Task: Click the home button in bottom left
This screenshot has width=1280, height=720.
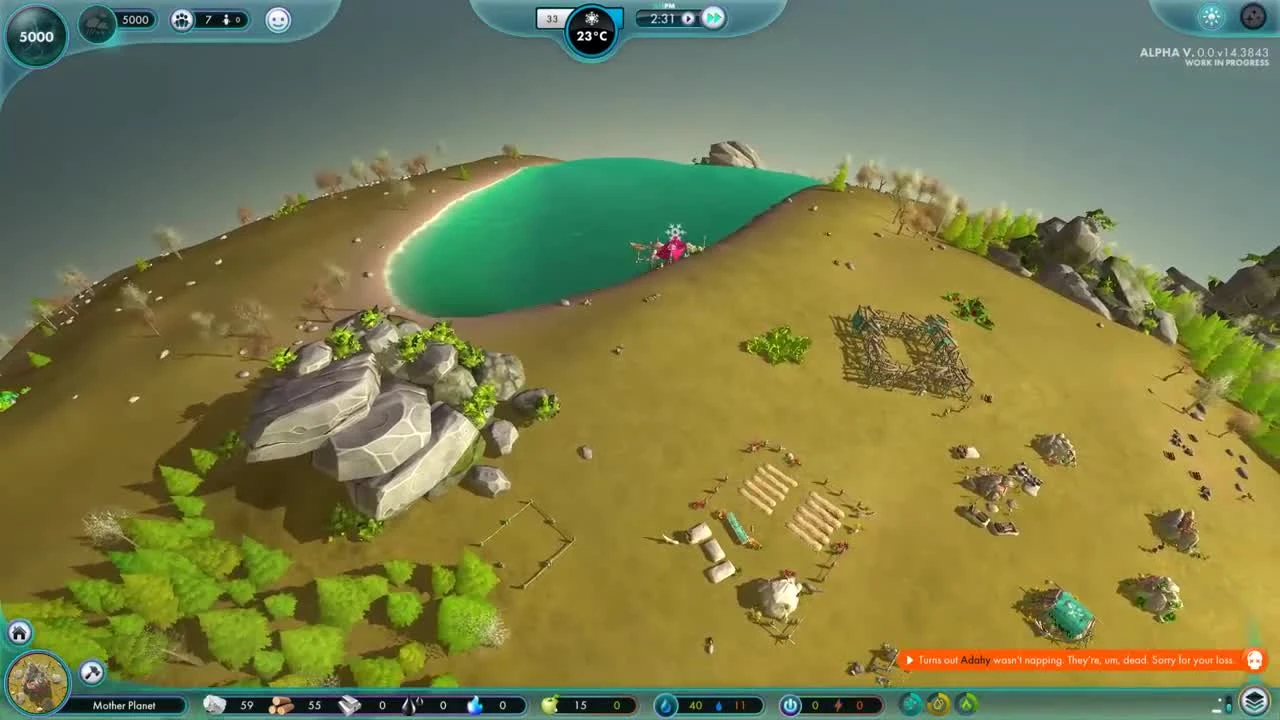Action: (x=17, y=632)
